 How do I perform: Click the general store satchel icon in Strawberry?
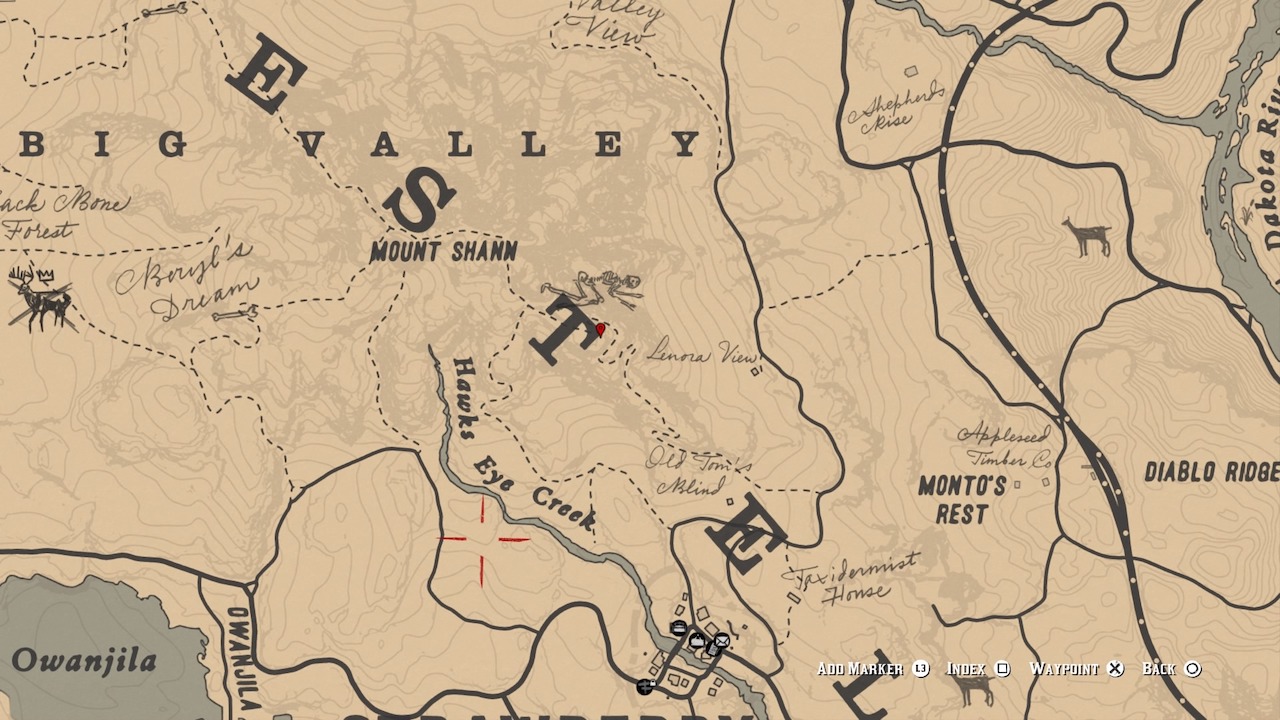(697, 640)
